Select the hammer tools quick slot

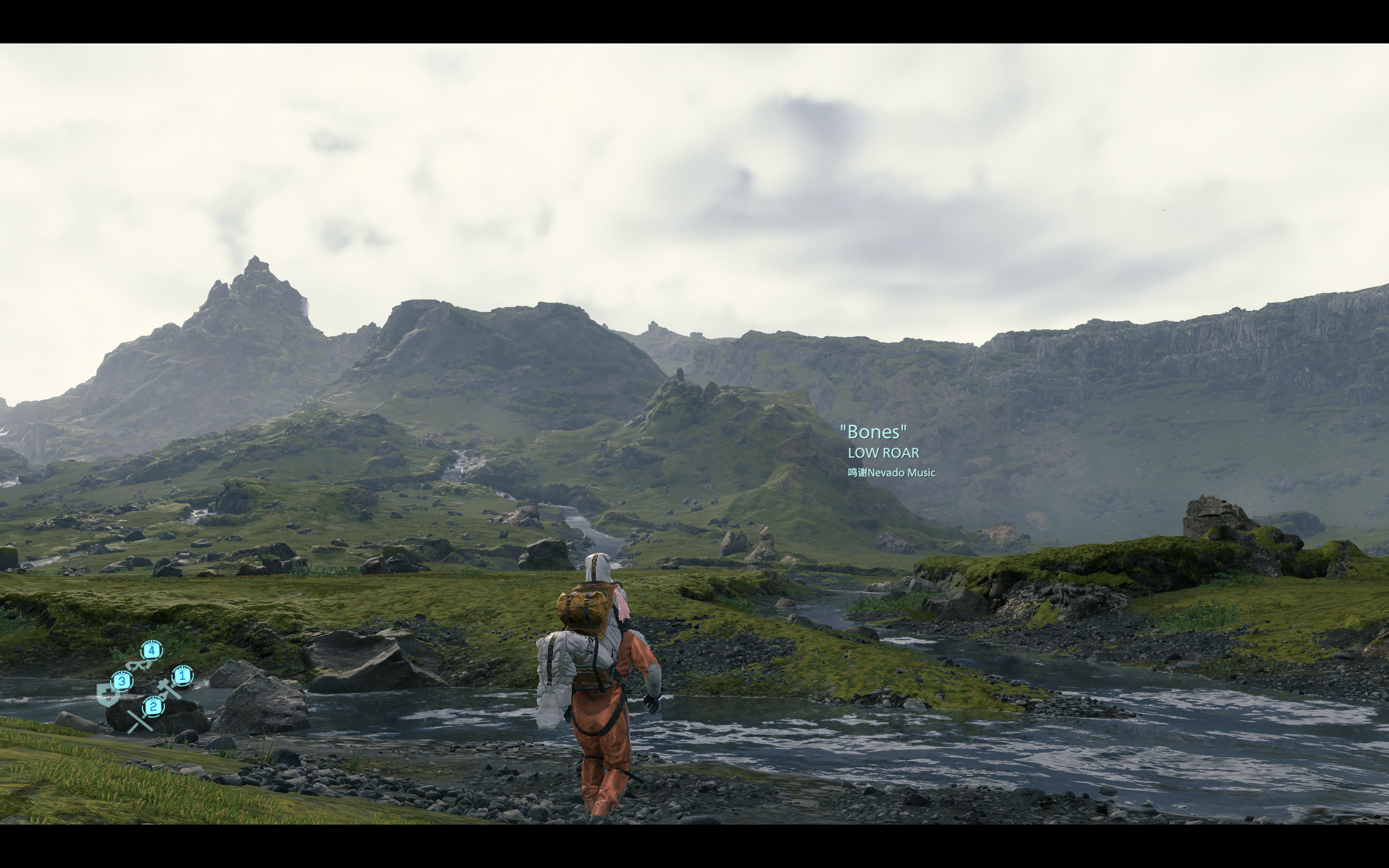click(x=168, y=687)
